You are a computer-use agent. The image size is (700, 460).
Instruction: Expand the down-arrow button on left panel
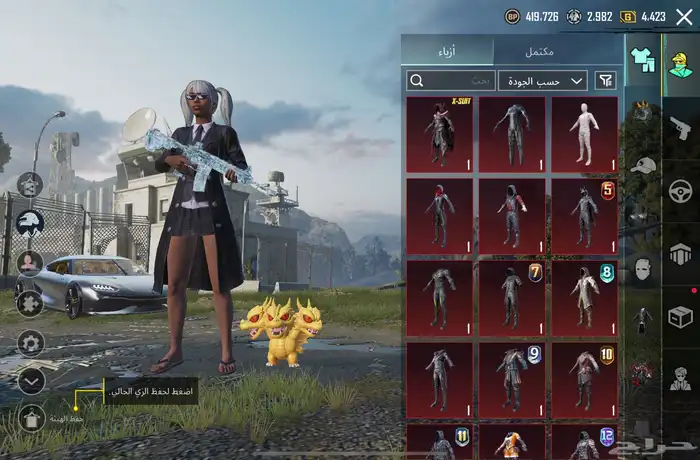[31, 380]
